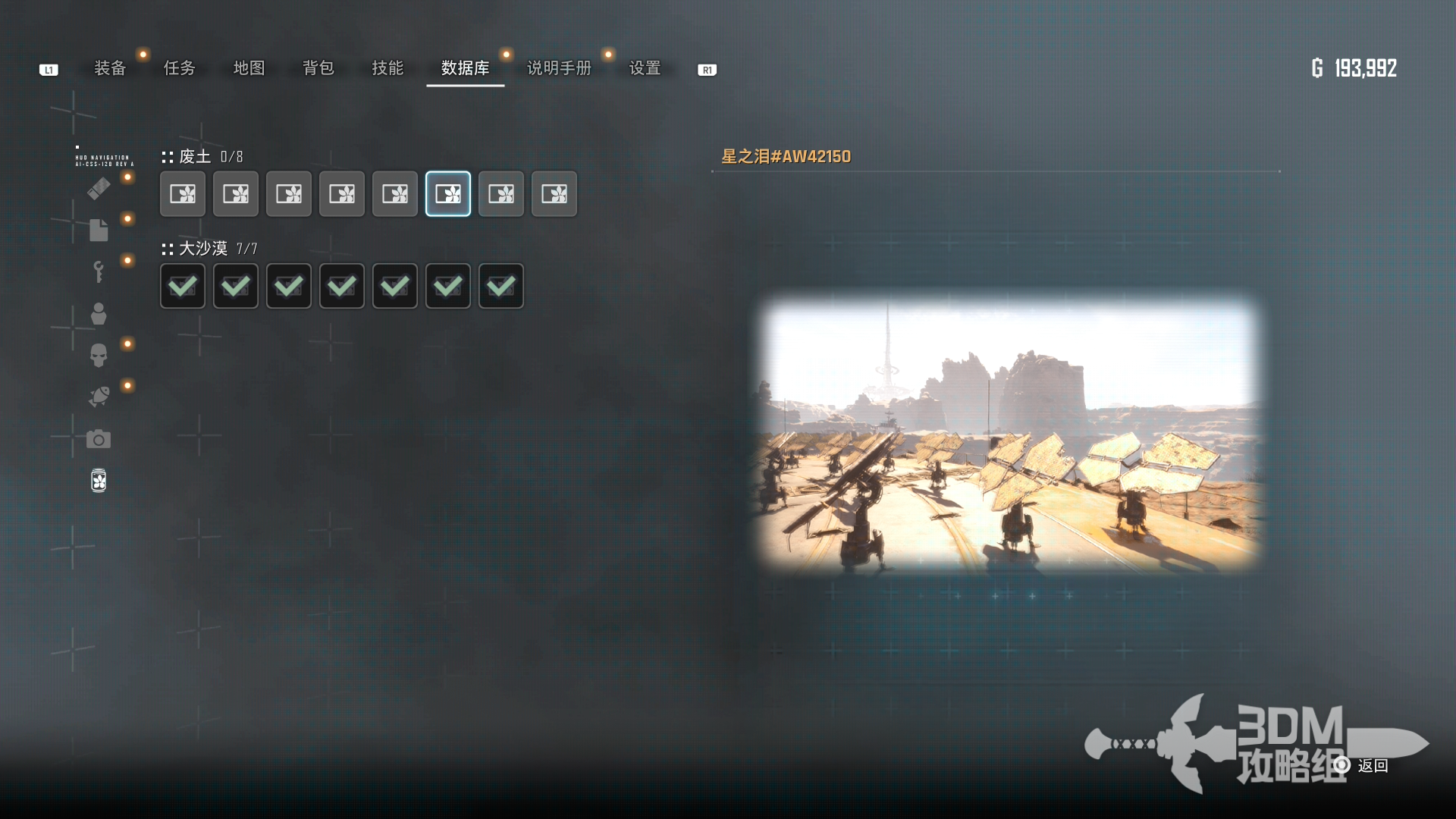Select the fish category icon
1456x819 pixels.
click(99, 397)
